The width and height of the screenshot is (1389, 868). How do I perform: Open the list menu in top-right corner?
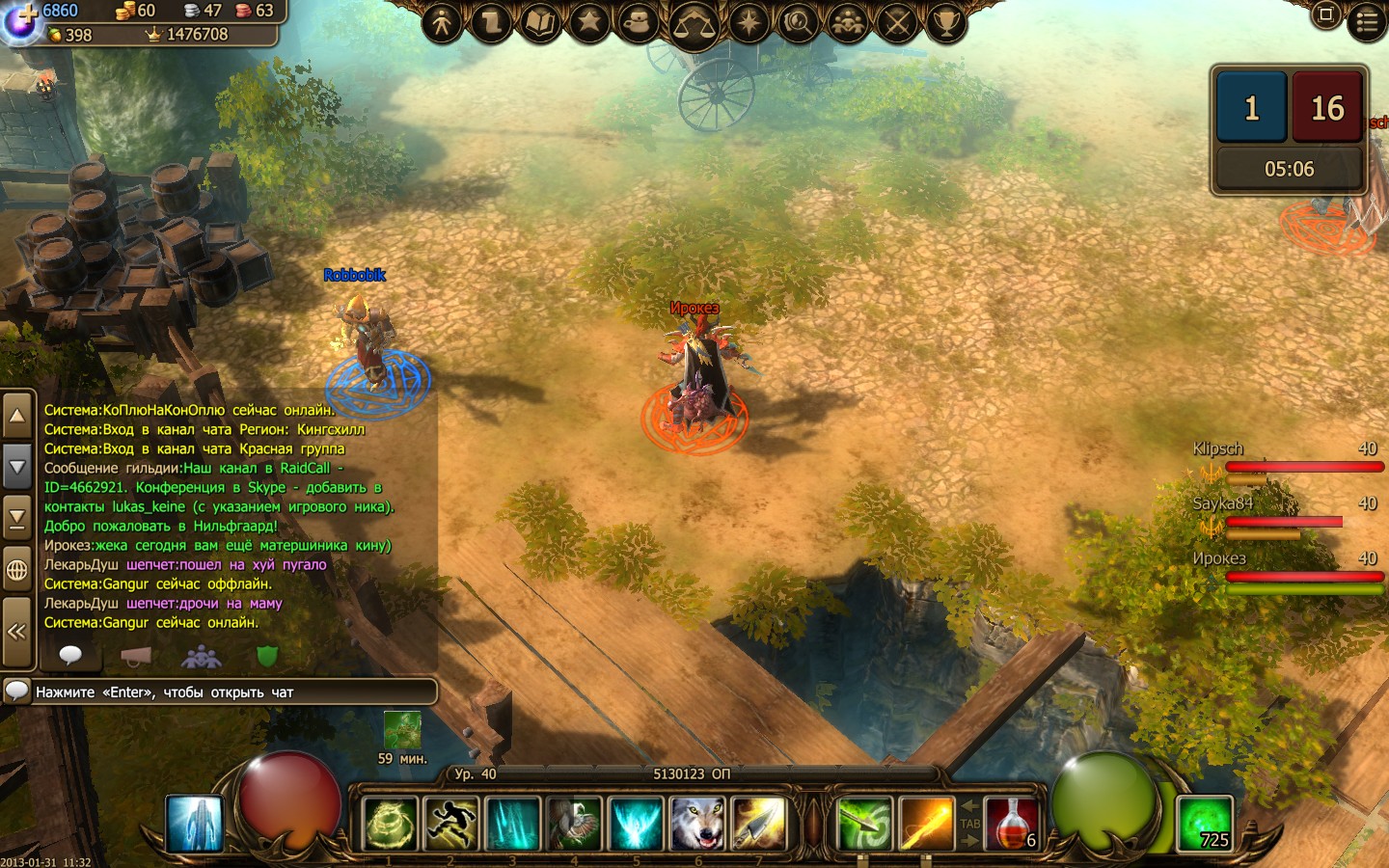pos(1367,21)
